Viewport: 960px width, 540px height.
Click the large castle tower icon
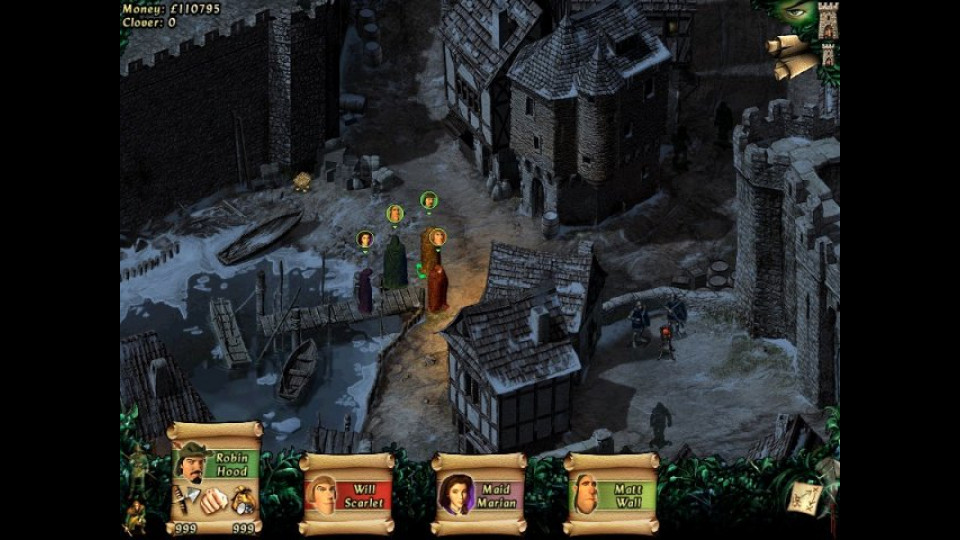point(828,20)
